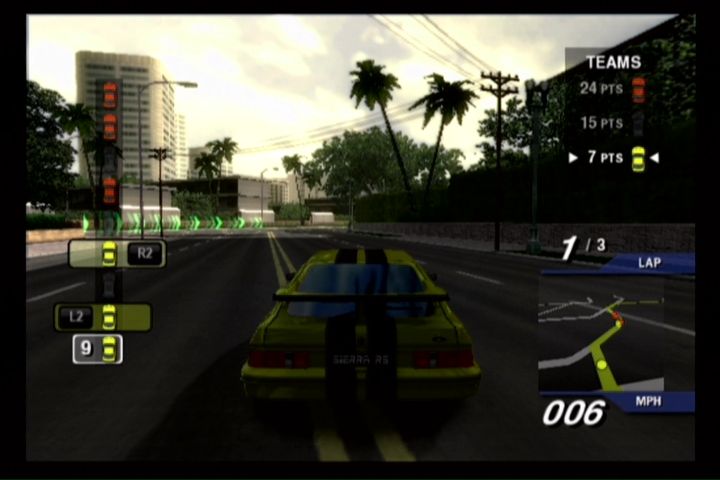Click the dark team car icon at 15 pts
Viewport: 720px width, 480px height.
click(638, 123)
